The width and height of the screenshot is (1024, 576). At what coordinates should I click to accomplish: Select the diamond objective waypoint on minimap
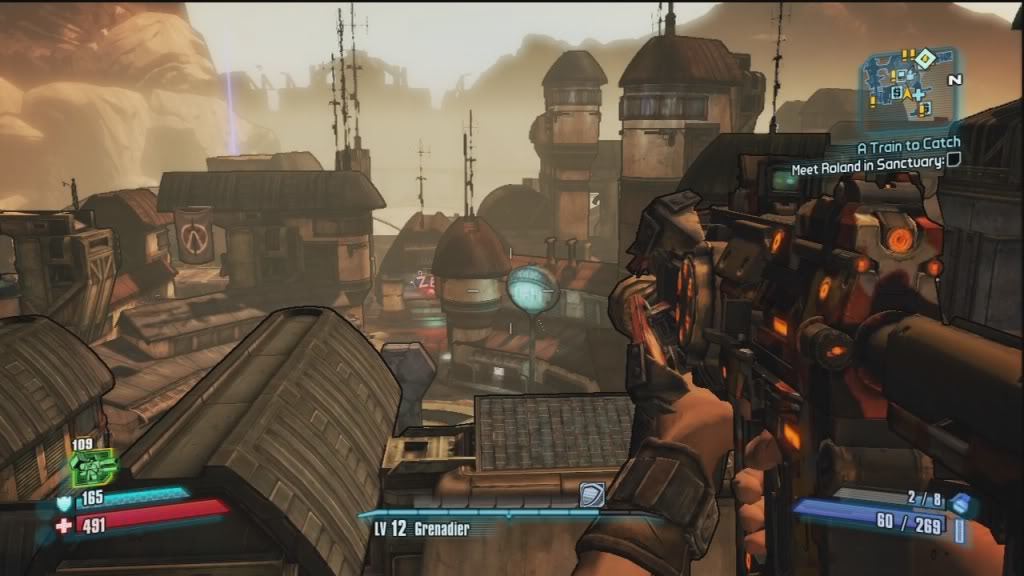(x=925, y=57)
